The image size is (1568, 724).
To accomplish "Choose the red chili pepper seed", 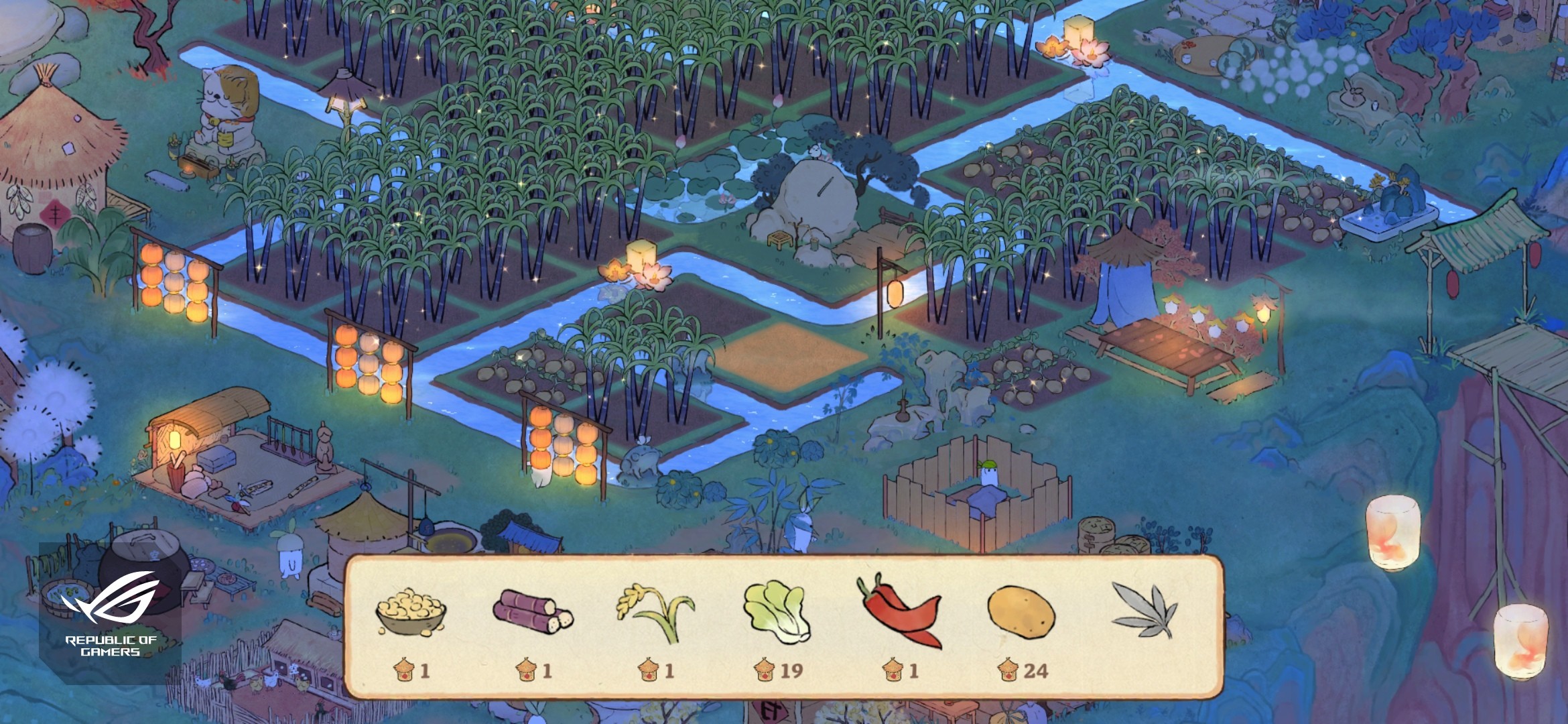I will point(899,611).
